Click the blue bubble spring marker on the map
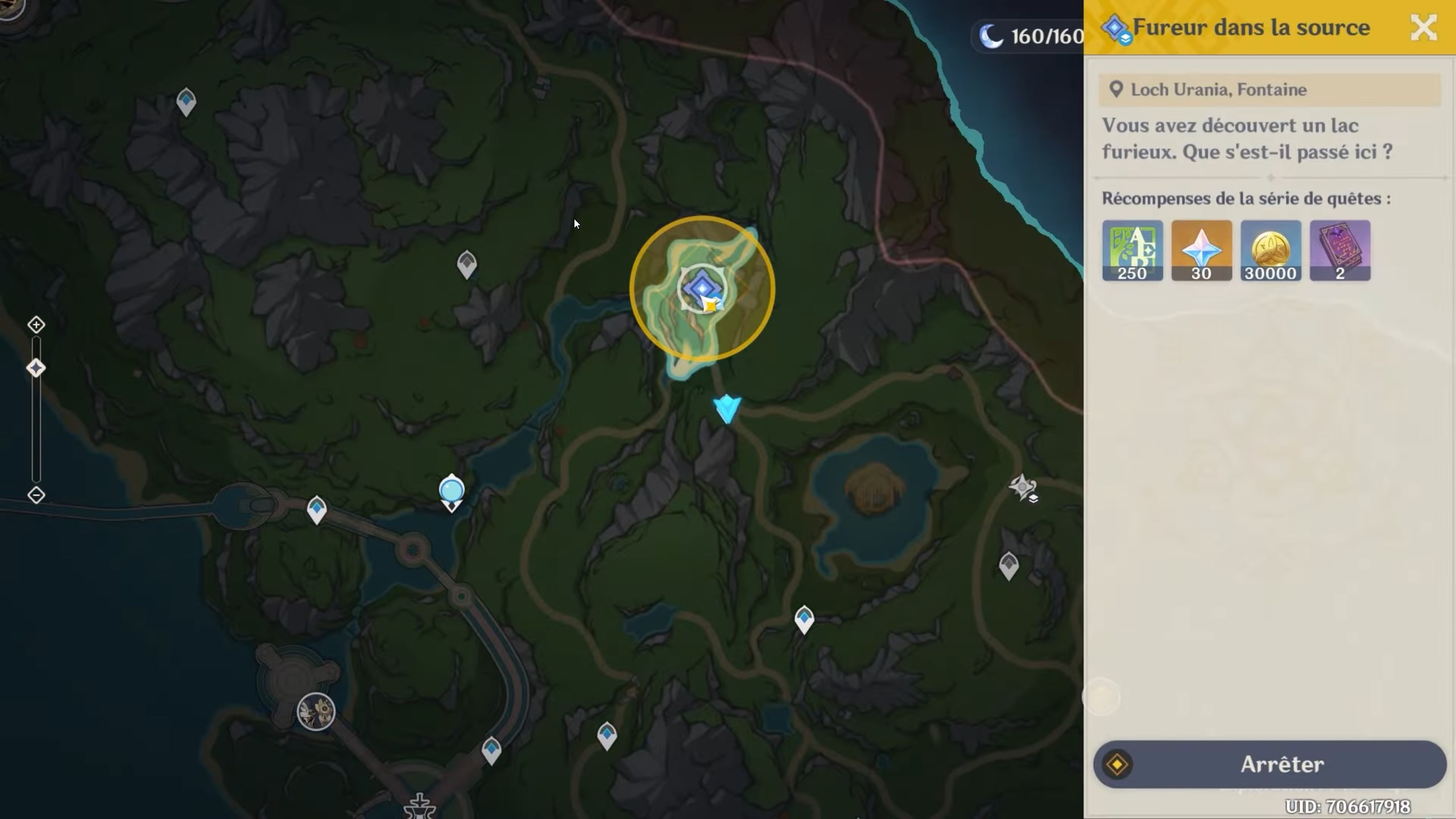 pos(452,490)
